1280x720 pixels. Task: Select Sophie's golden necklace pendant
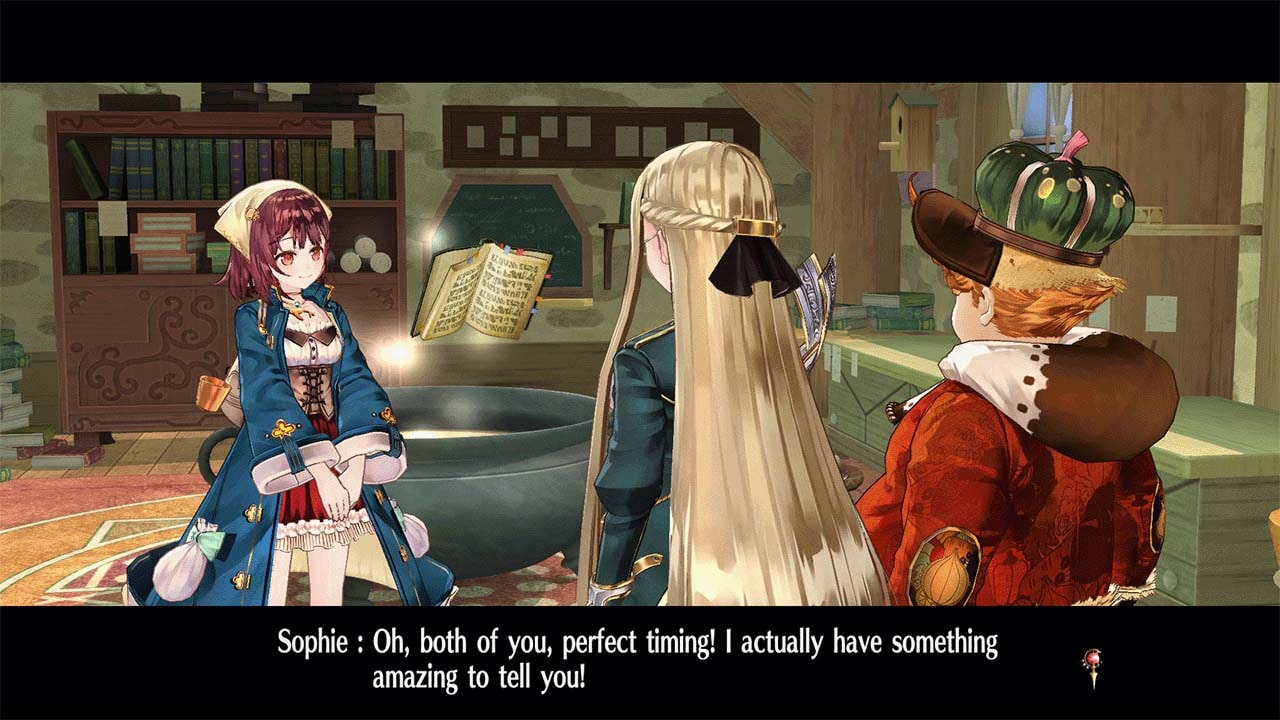click(x=297, y=308)
